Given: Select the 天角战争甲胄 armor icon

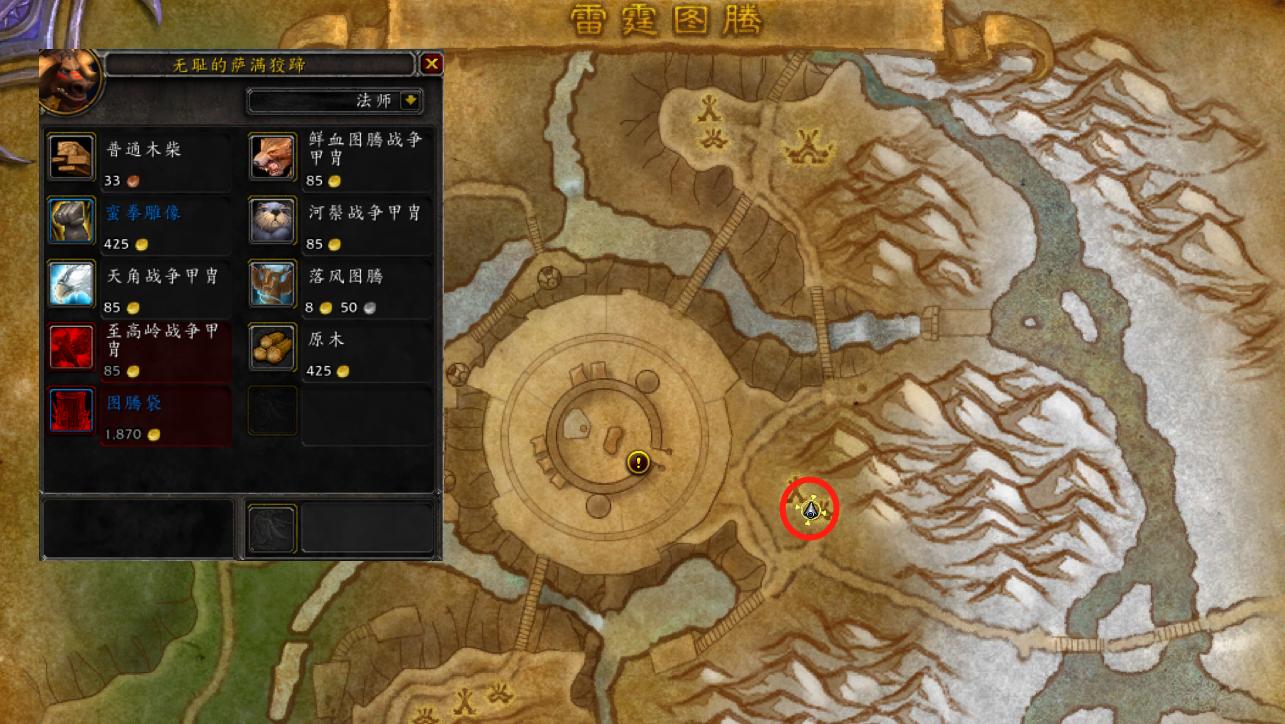Looking at the screenshot, I should pyautogui.click(x=70, y=284).
